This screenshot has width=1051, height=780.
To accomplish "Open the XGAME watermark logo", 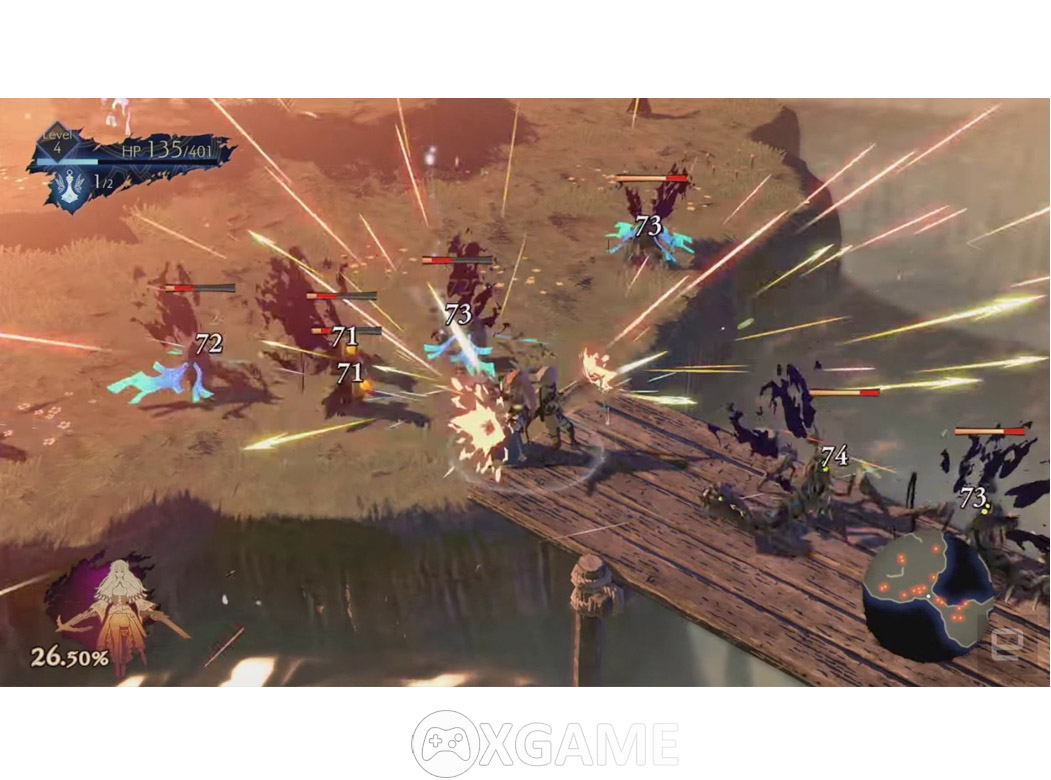I will point(545,743).
